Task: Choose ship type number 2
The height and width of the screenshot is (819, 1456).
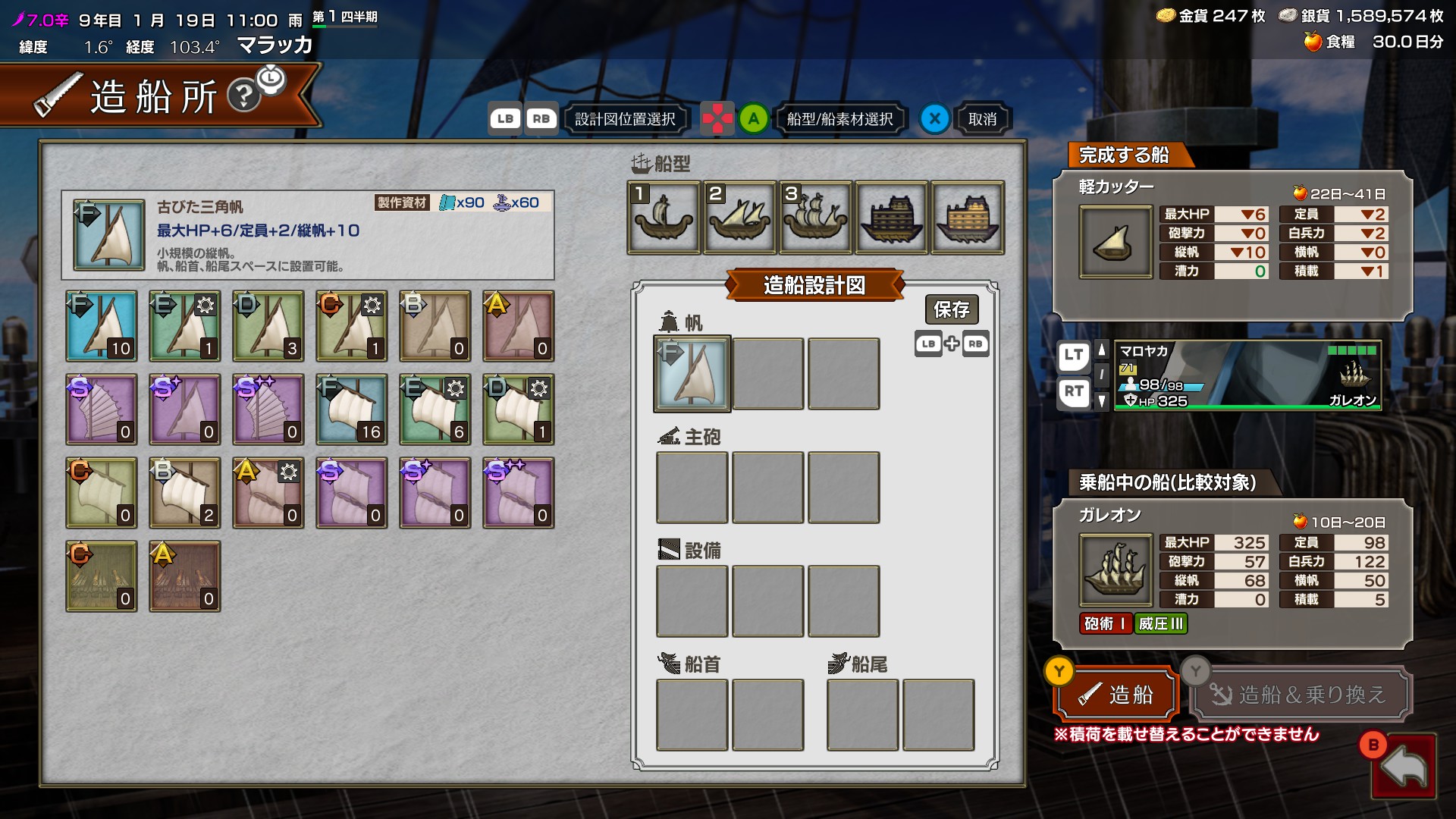Action: coord(739,218)
